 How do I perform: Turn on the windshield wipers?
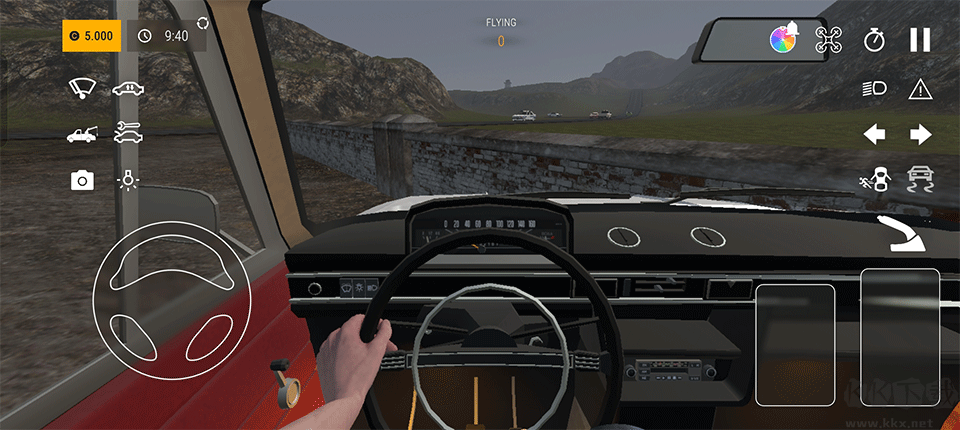coord(81,88)
